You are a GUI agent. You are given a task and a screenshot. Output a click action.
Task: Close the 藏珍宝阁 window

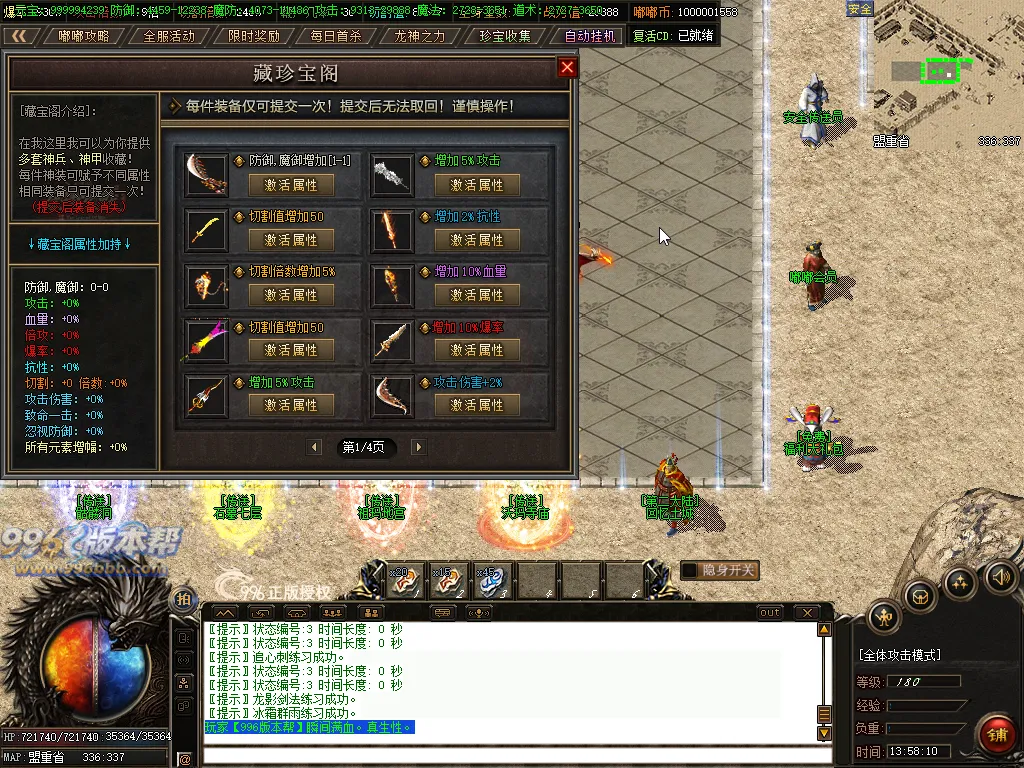pos(567,68)
